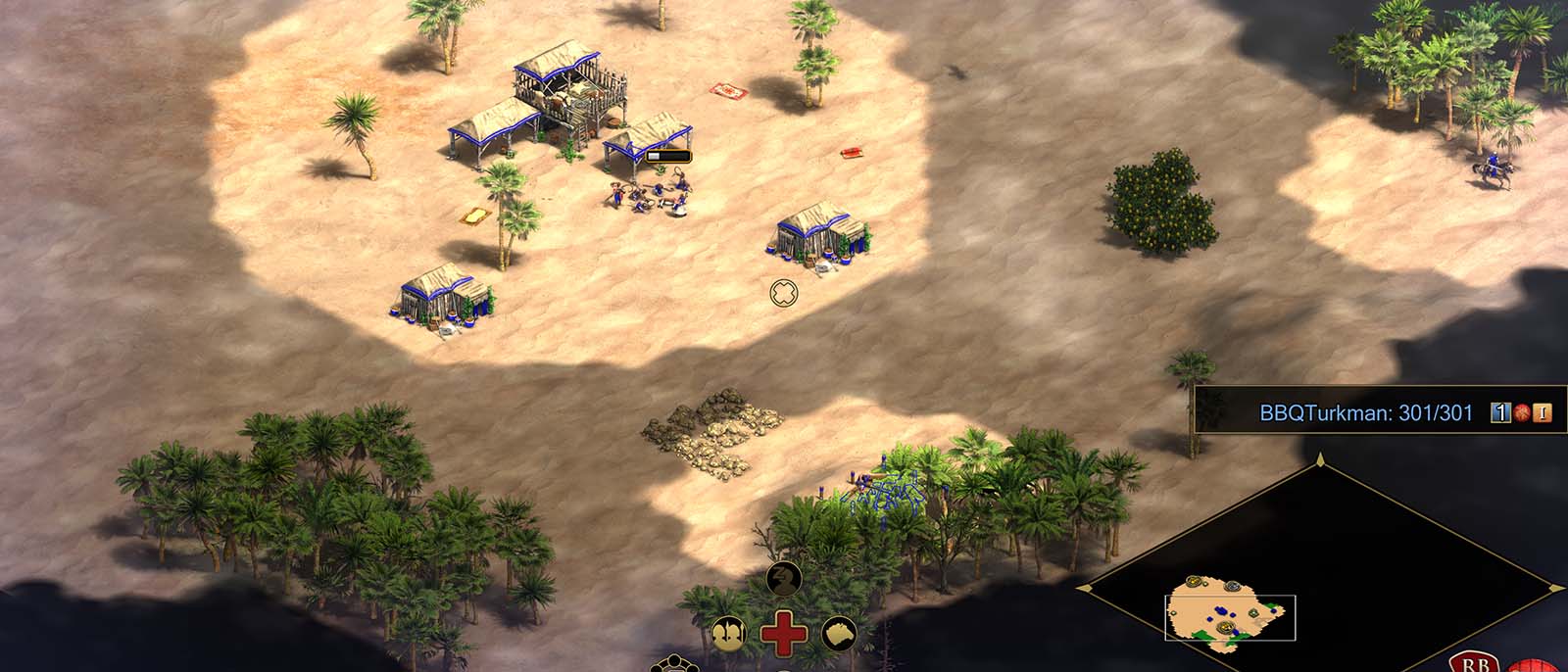Screen dimensions: 1568x672
Task: Click the gold horse head icon
Action: (x=839, y=634)
